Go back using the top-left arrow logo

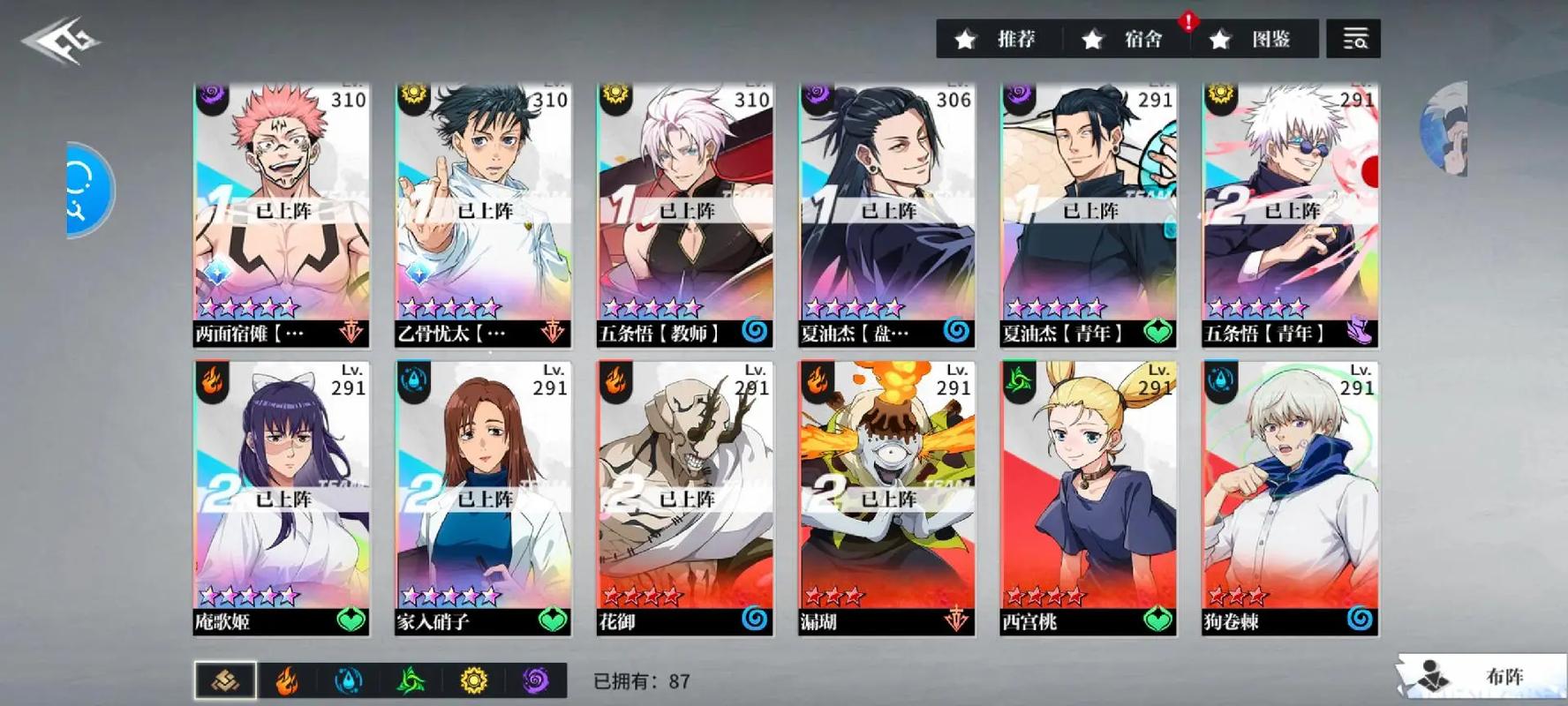[62, 41]
